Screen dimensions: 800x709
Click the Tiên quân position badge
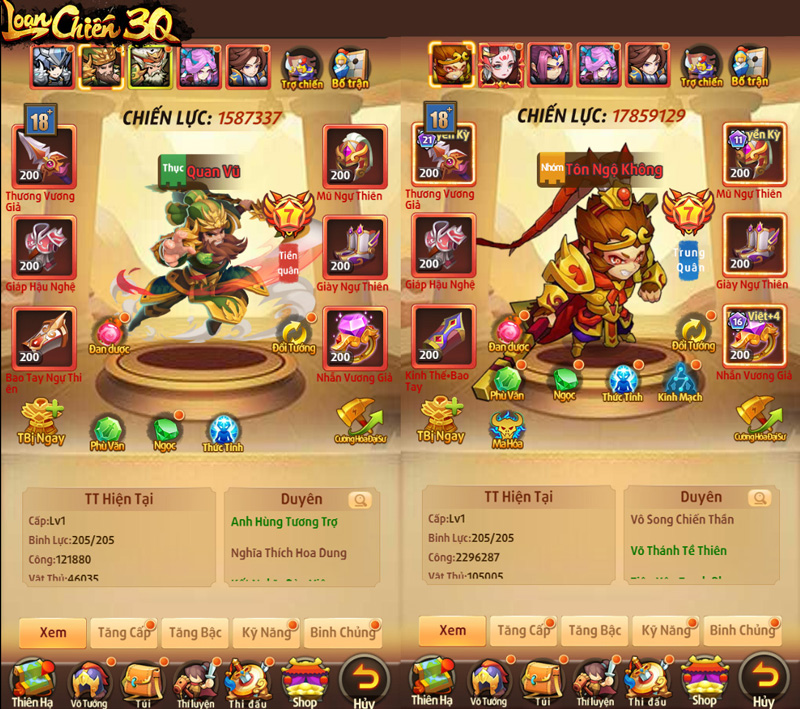tap(288, 261)
